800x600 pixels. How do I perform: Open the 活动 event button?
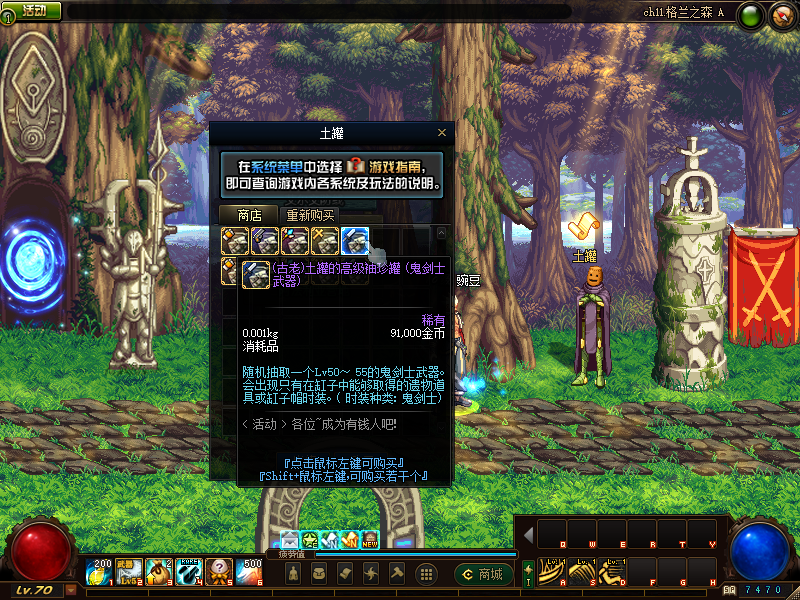coord(33,10)
